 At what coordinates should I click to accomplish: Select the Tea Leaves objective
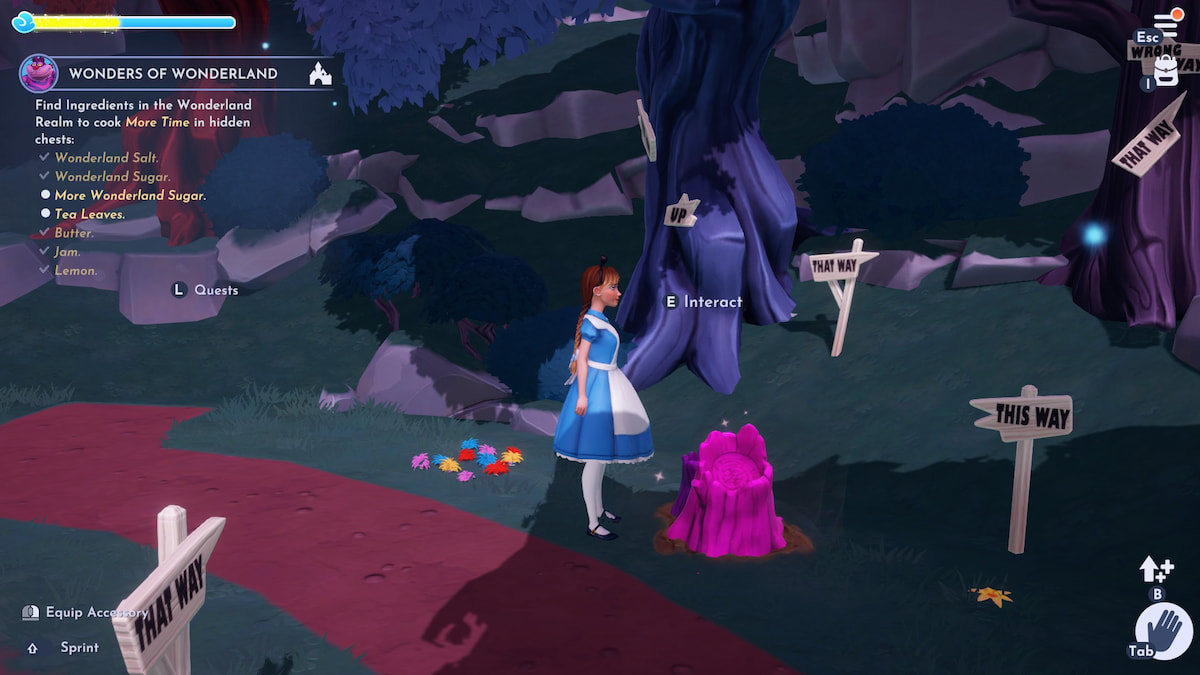click(x=90, y=214)
